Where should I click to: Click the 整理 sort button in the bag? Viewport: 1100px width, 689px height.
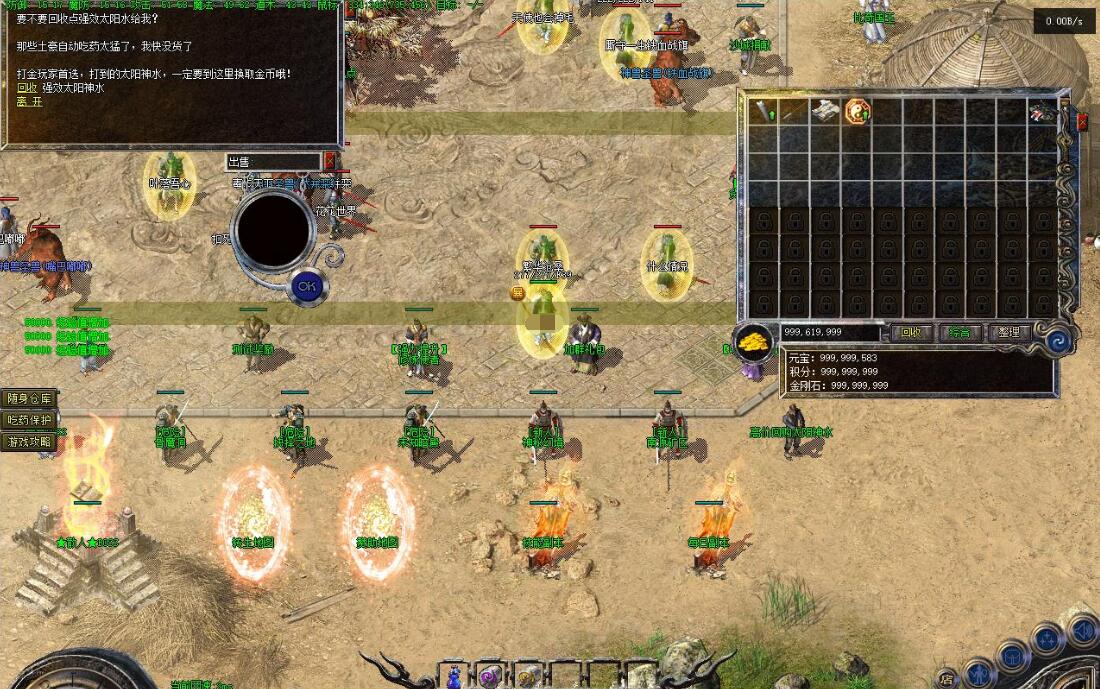coord(1009,333)
